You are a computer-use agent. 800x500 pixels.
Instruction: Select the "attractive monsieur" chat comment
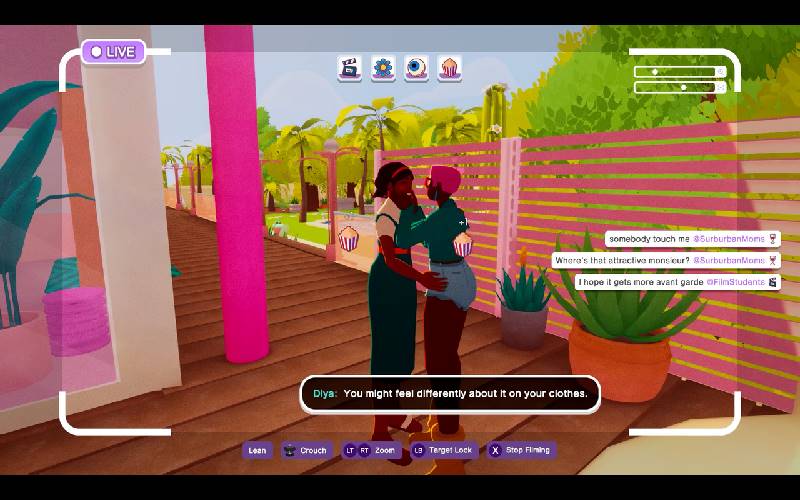coord(665,261)
